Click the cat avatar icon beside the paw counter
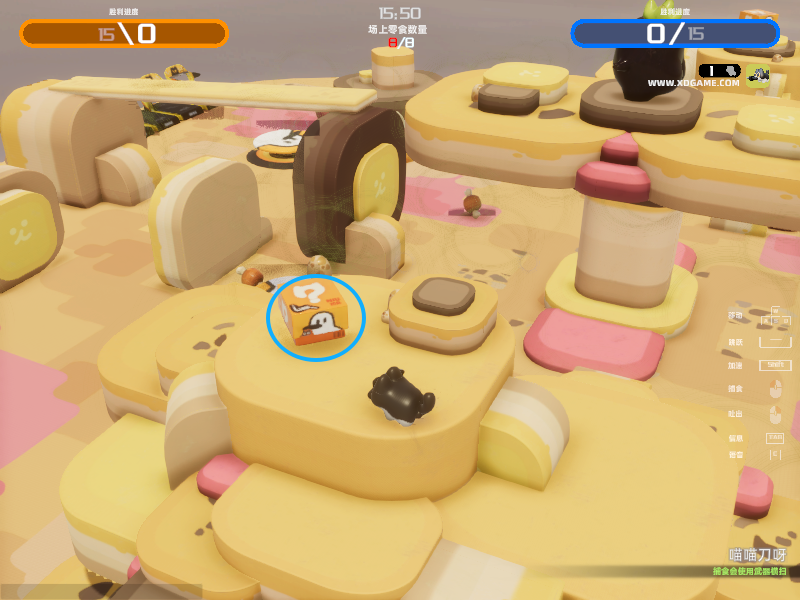This screenshot has height=600, width=800. (x=757, y=75)
